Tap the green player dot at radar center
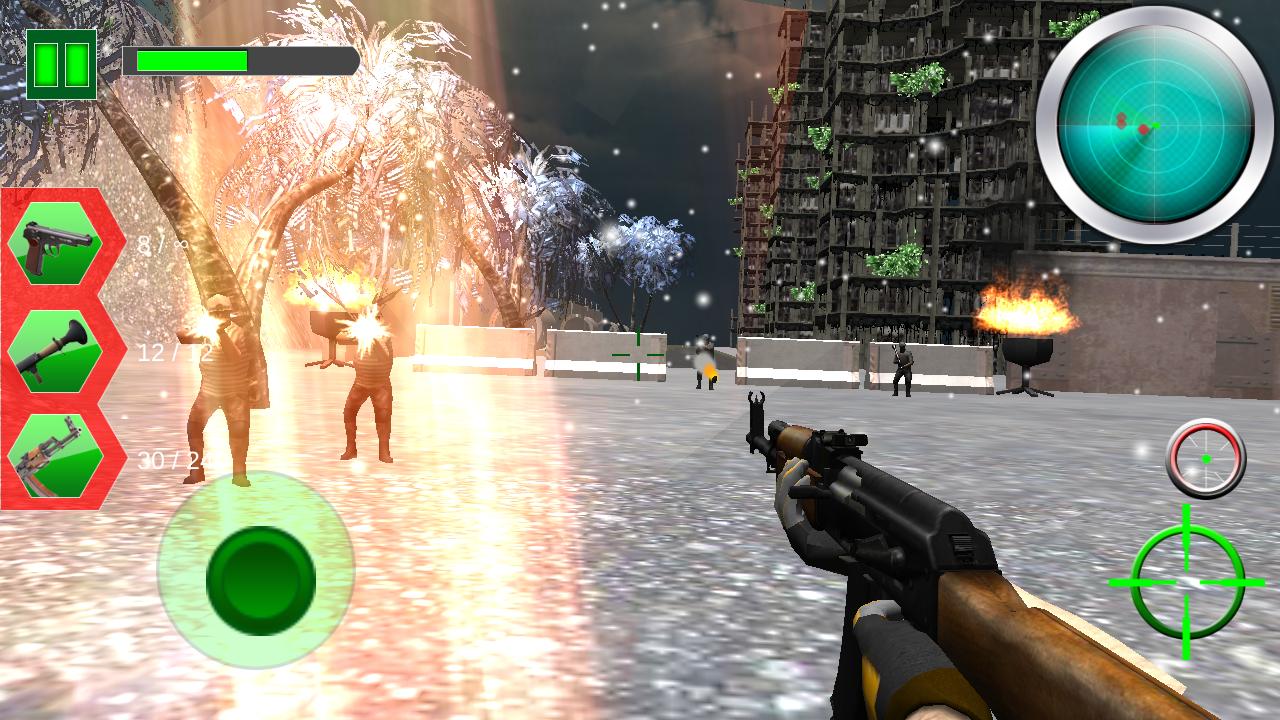This screenshot has height=720, width=1280. pos(1156,125)
